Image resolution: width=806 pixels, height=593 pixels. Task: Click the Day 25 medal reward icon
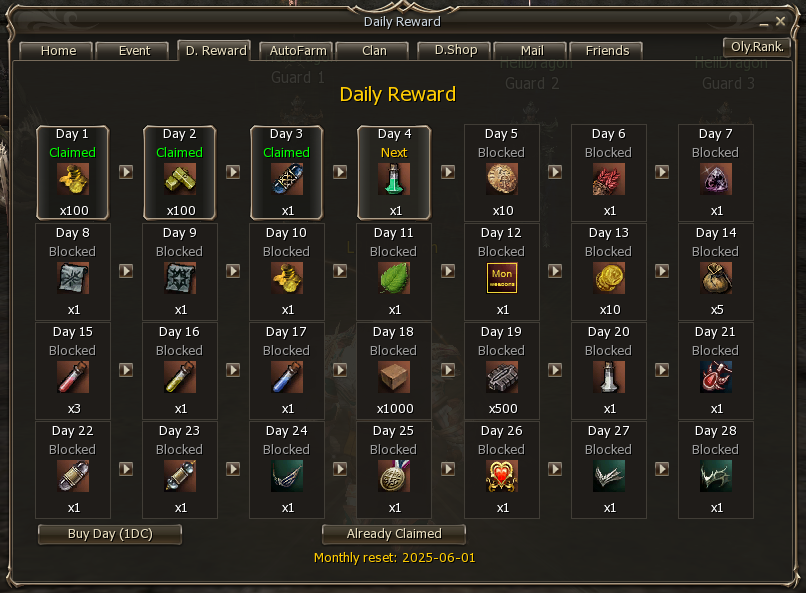394,476
